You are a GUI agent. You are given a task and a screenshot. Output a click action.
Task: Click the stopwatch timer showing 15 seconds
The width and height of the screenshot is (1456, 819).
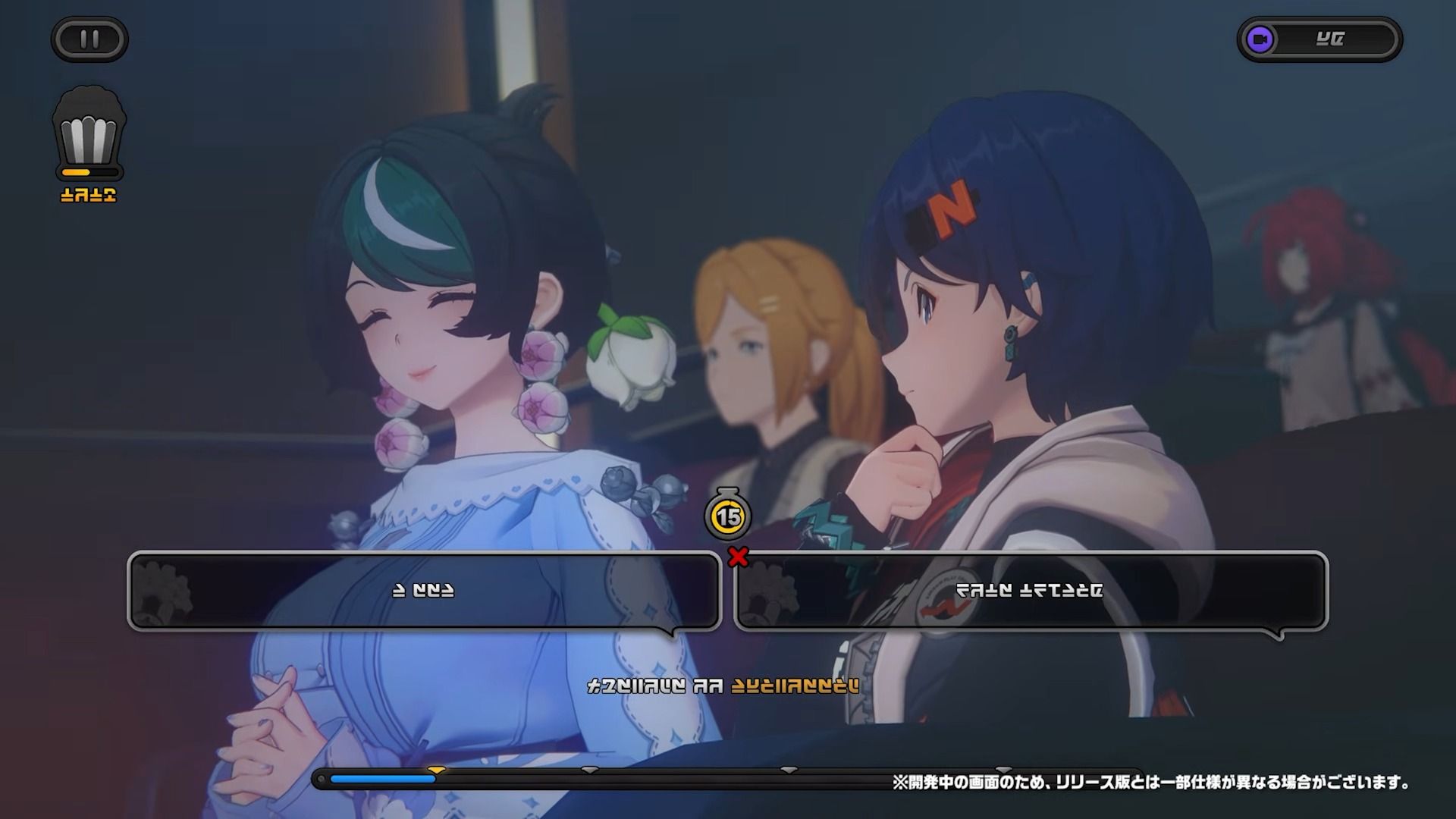pyautogui.click(x=727, y=515)
